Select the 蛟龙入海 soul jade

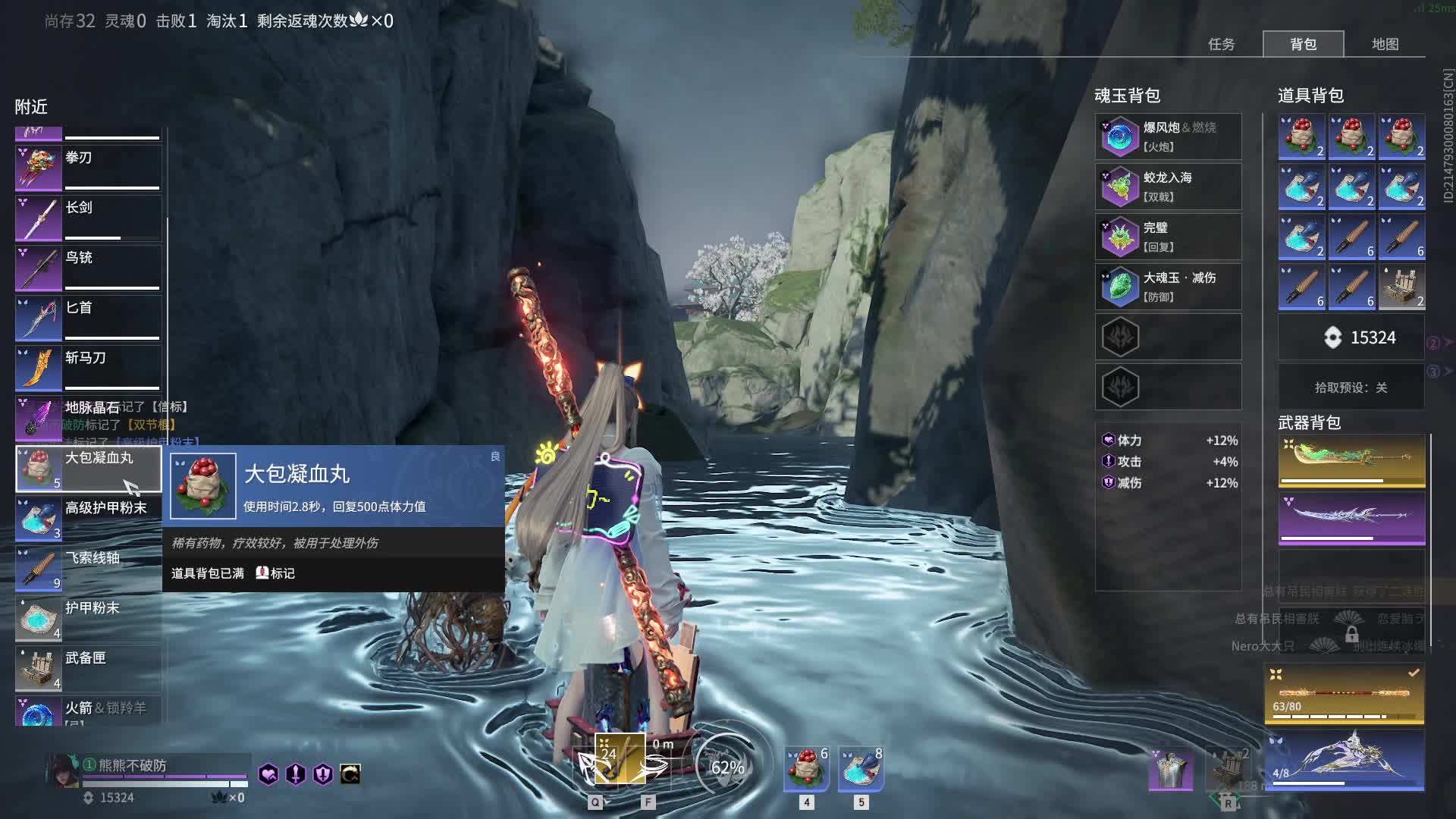[1168, 187]
